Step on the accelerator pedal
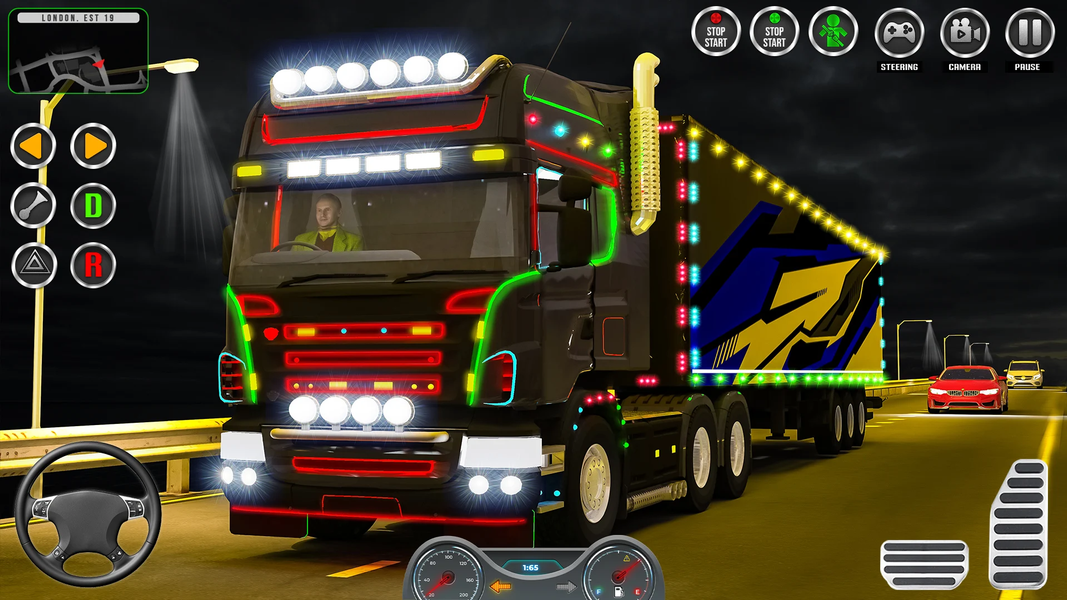Image resolution: width=1067 pixels, height=600 pixels. tap(1018, 523)
